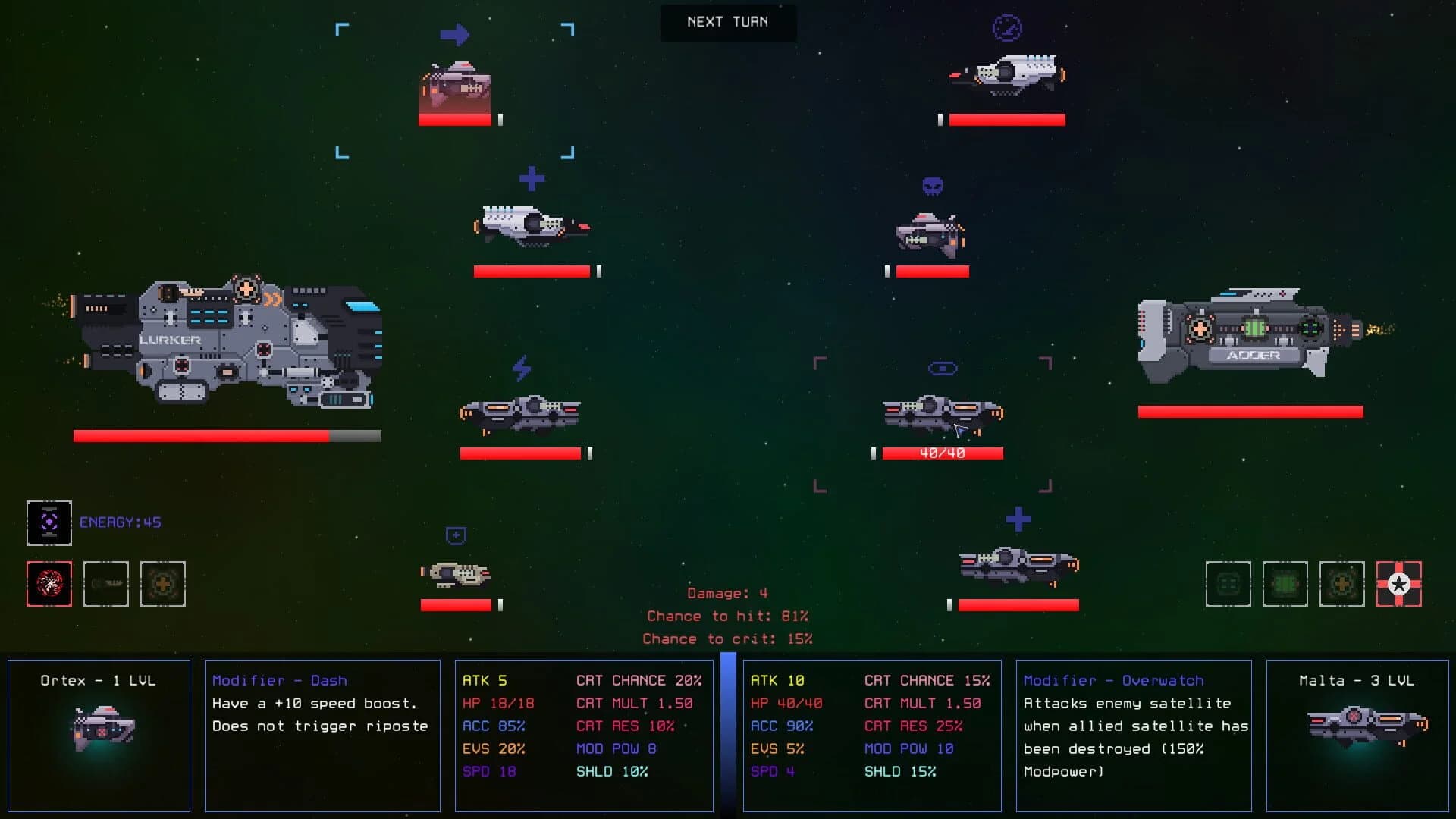The image size is (1456, 819).
Task: Click the skull status icon above the enemy ship
Action: [932, 184]
